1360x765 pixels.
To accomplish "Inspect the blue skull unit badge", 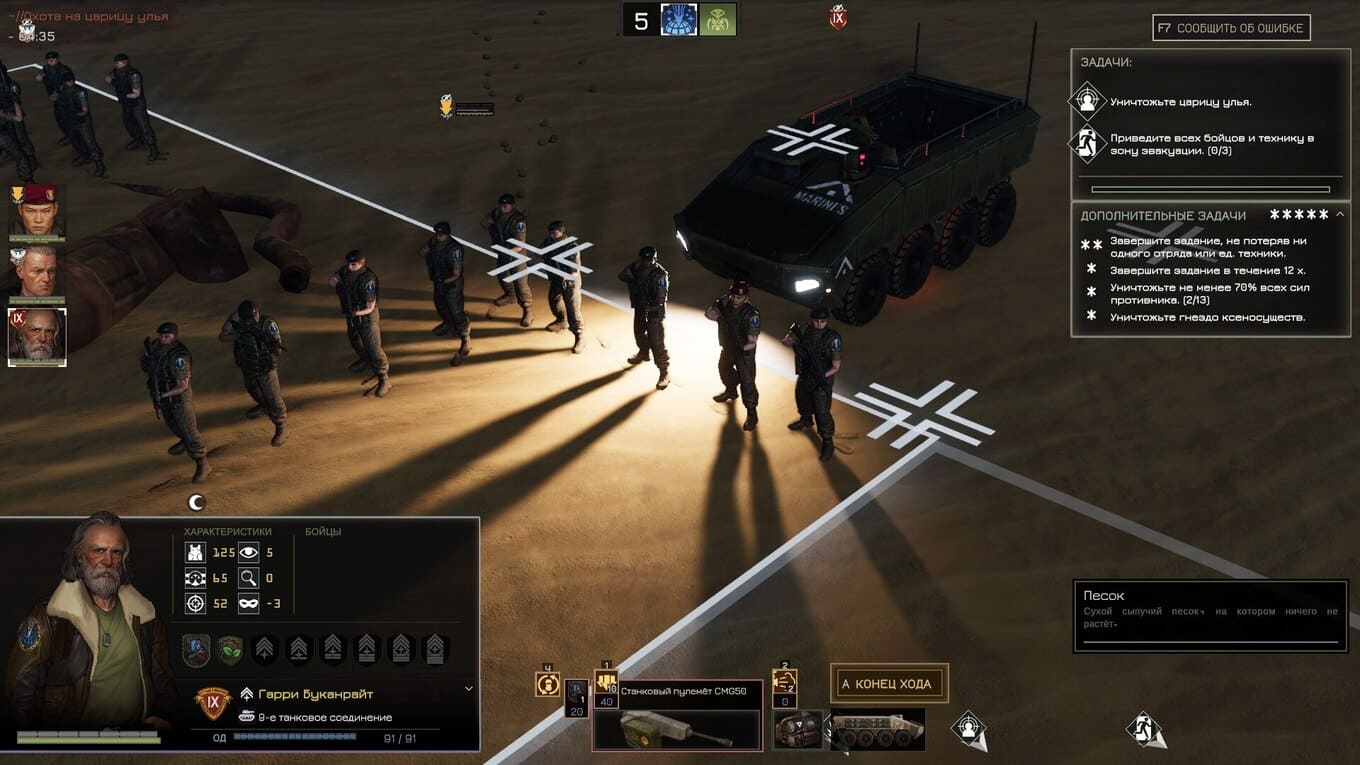I will pos(197,650).
